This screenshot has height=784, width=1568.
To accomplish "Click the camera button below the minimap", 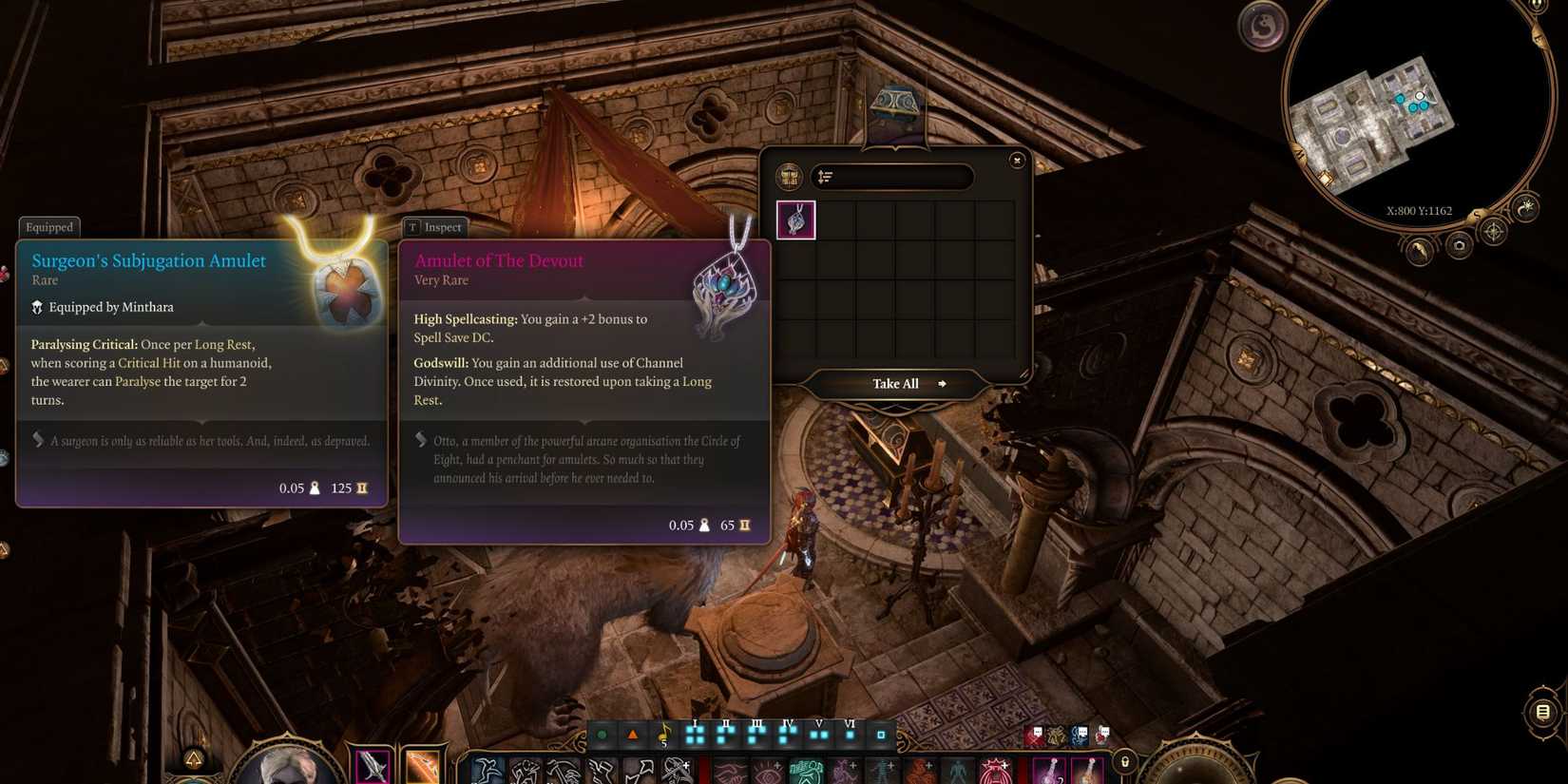I will click(1459, 246).
